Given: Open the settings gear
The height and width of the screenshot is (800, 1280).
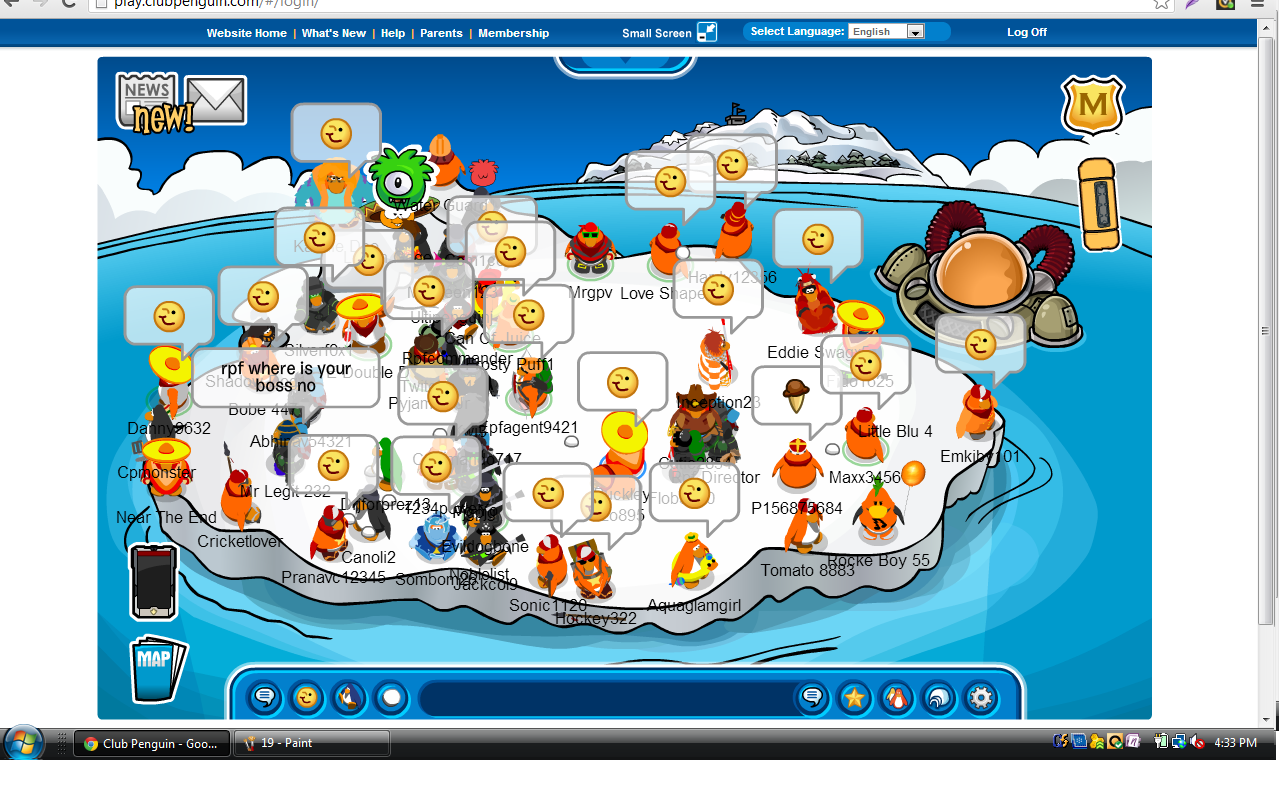Looking at the screenshot, I should point(980,698).
